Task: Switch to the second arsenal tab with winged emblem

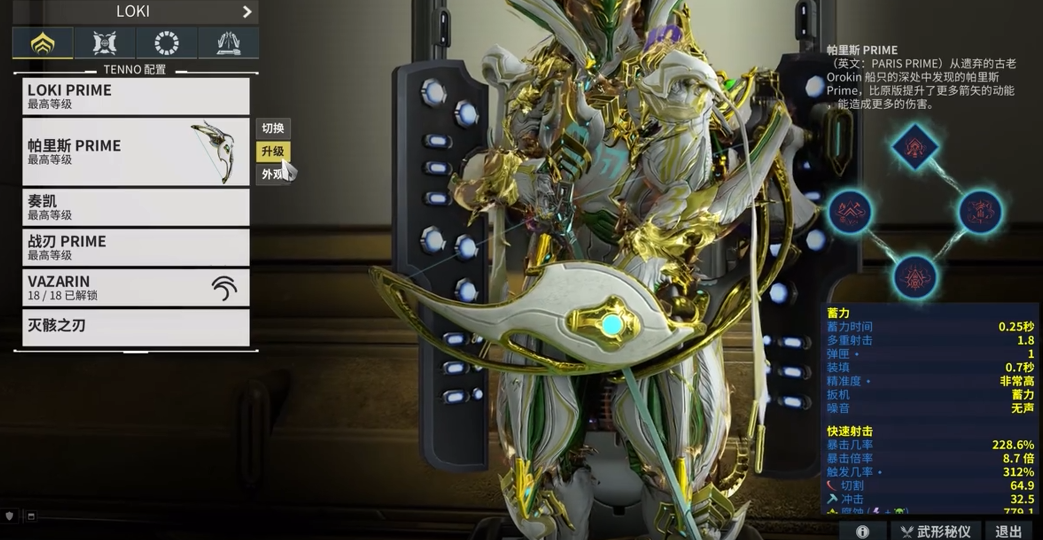Action: [104, 43]
